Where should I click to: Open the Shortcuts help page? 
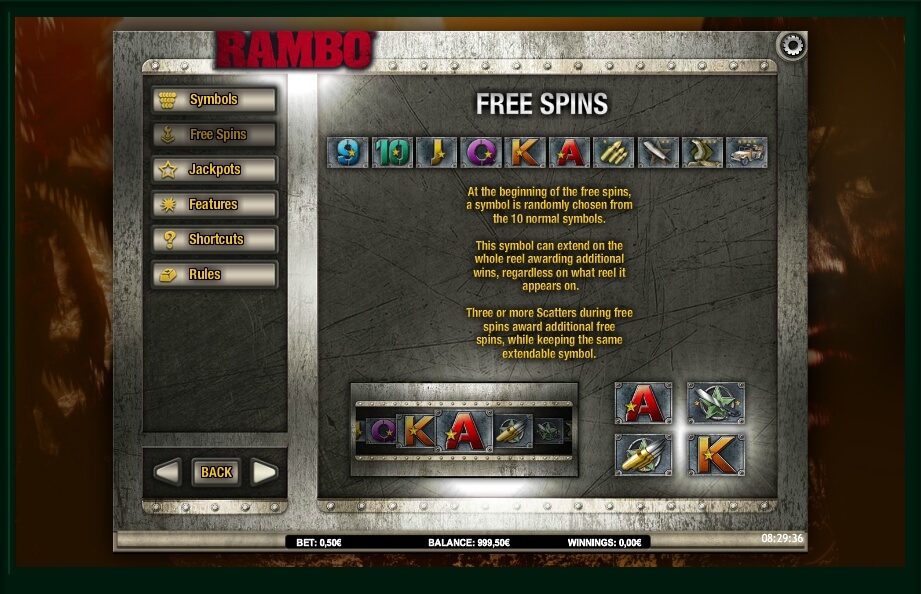tap(214, 240)
